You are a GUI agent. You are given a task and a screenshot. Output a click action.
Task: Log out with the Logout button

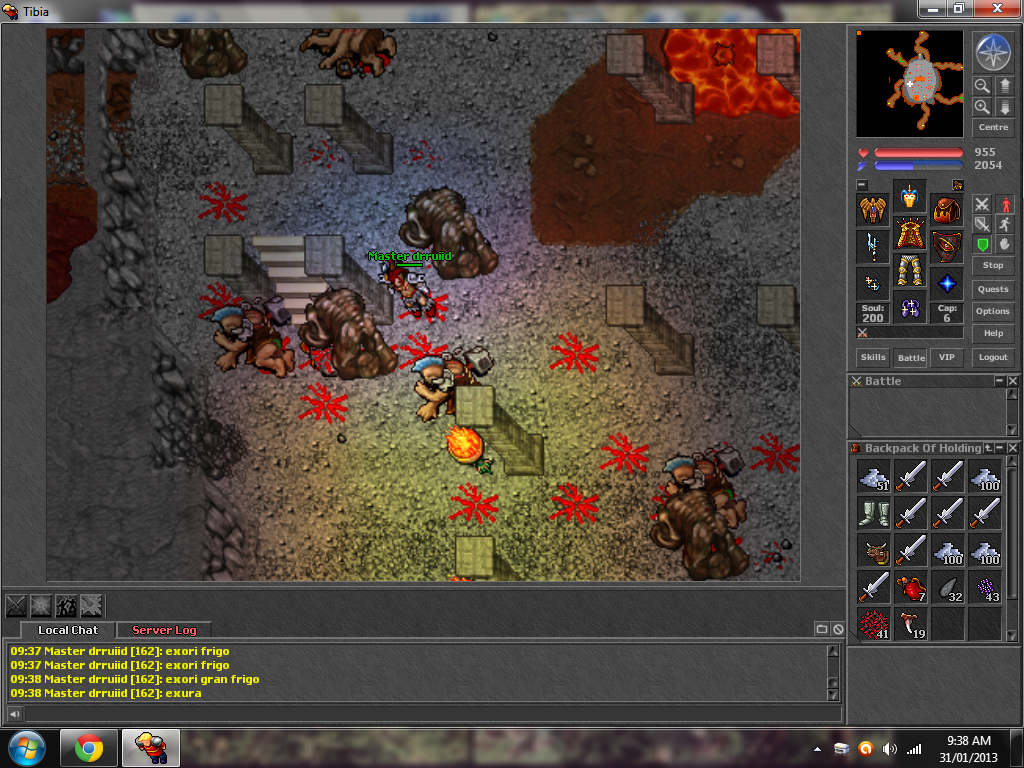tap(992, 357)
